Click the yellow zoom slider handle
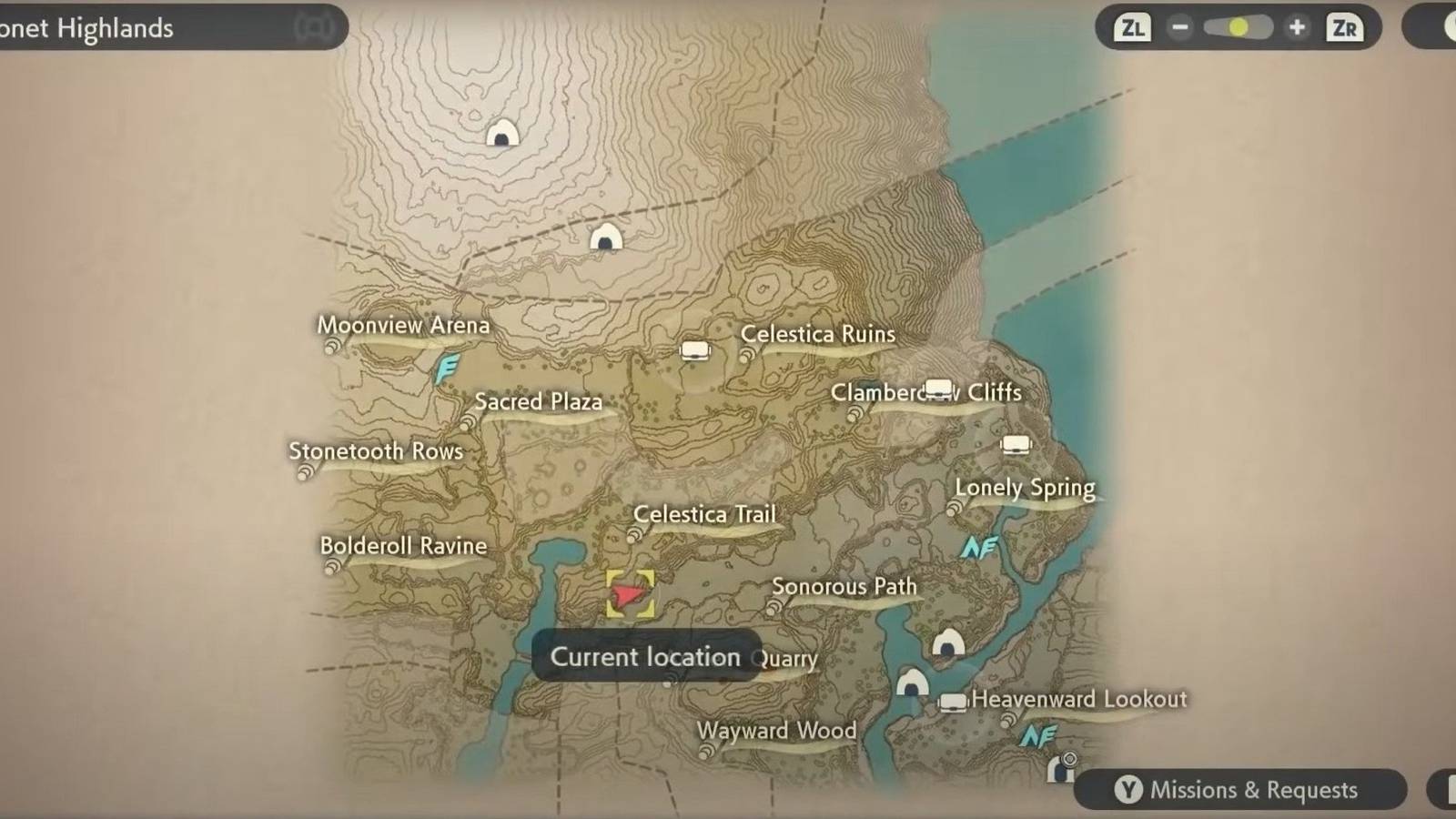Viewport: 1456px width, 819px height. (x=1238, y=27)
